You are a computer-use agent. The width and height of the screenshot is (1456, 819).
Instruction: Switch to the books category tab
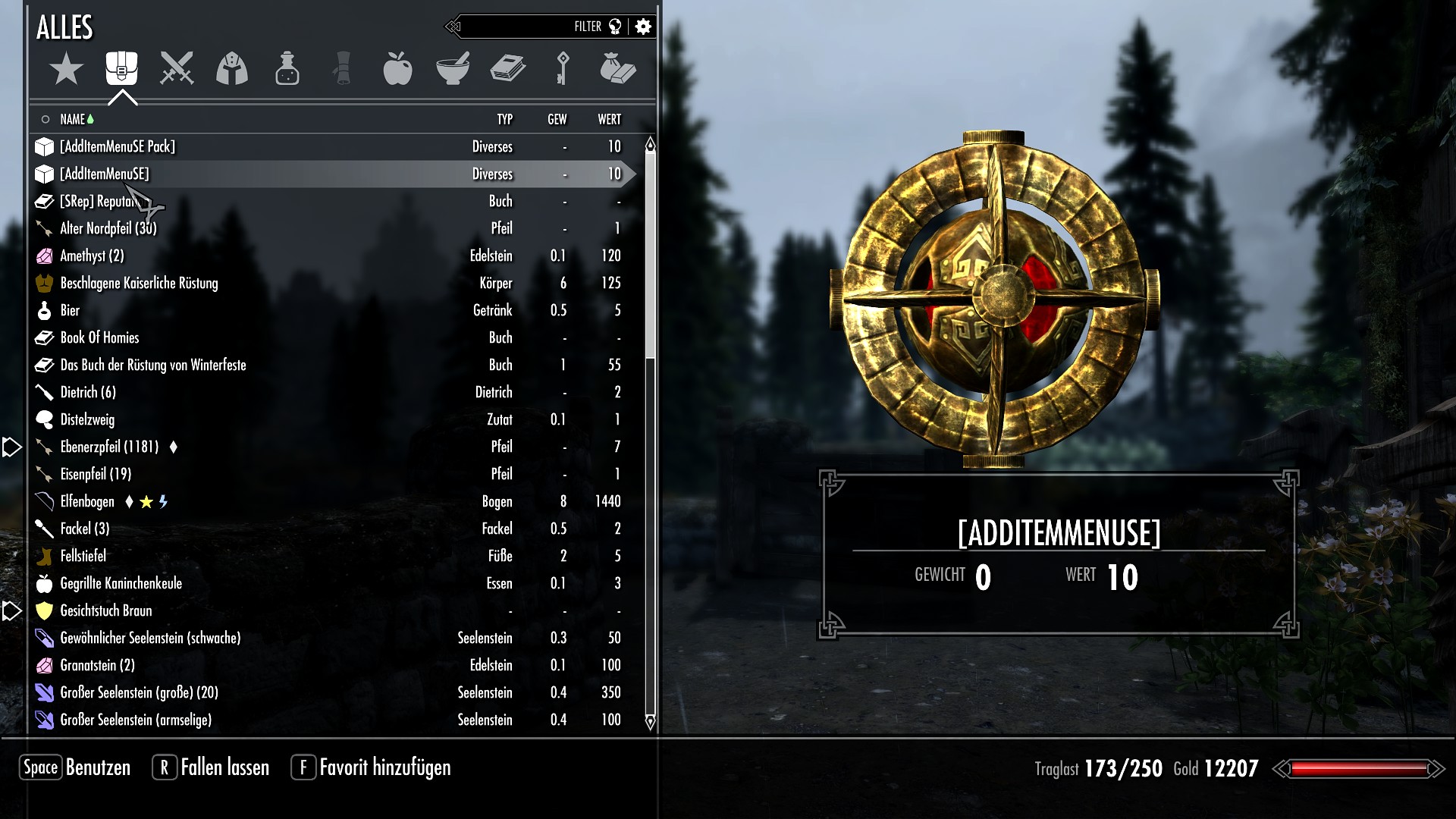(x=509, y=69)
